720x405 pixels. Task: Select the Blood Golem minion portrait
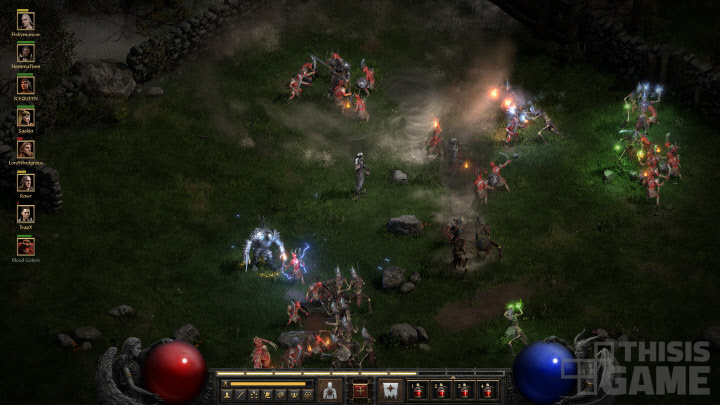[25, 245]
